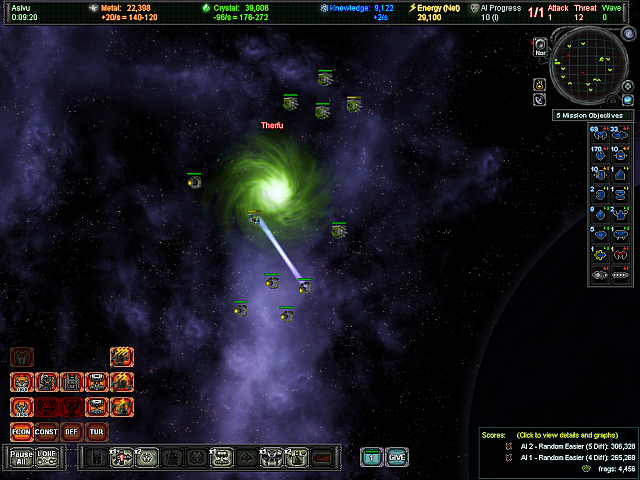Show the TUR turret tab
Image resolution: width=640 pixels, height=480 pixels.
pyautogui.click(x=96, y=432)
